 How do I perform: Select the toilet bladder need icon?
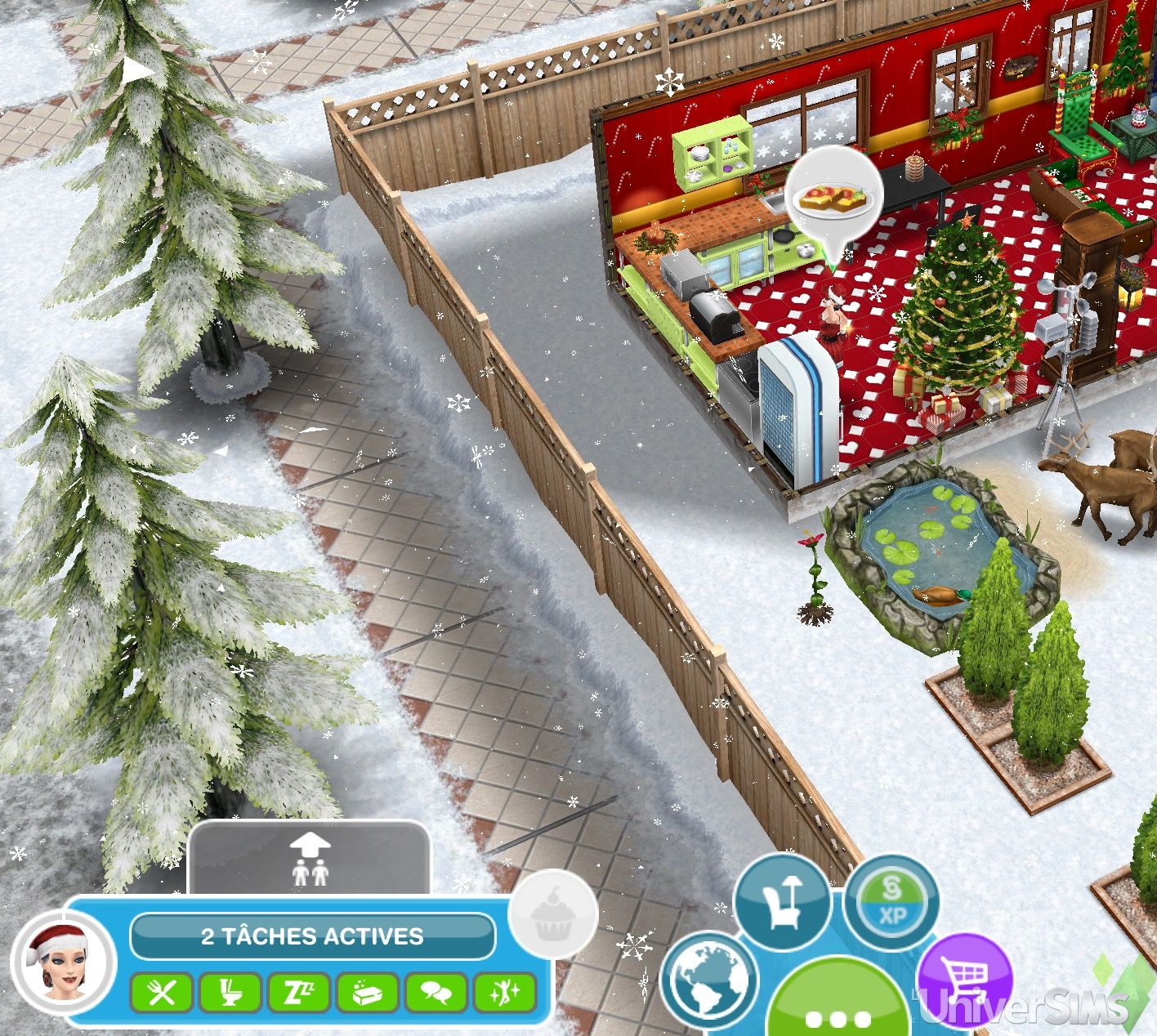(230, 994)
